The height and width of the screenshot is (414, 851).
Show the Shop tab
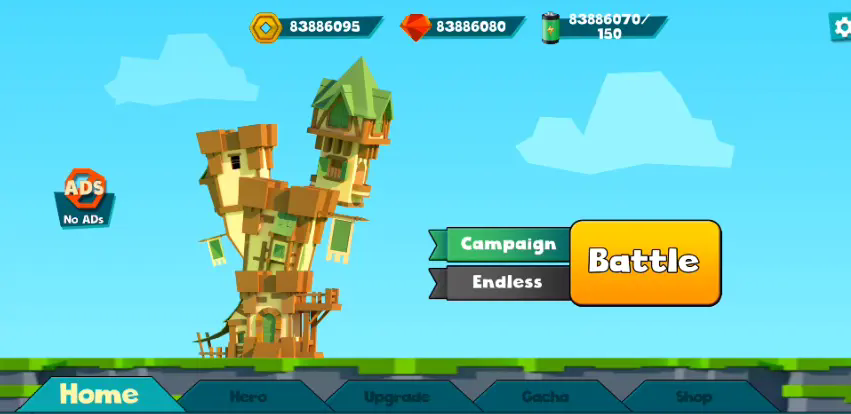click(x=693, y=396)
